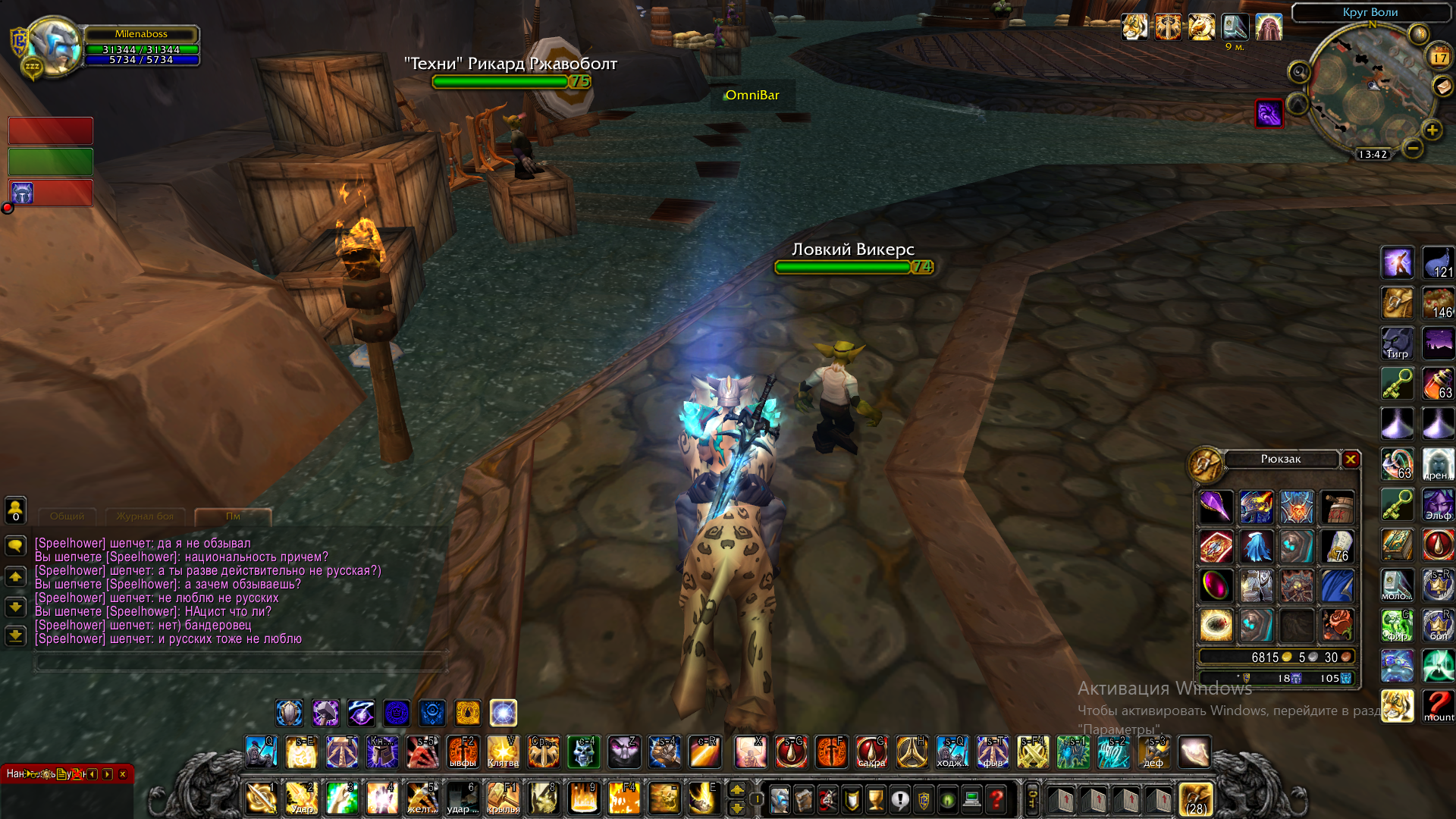This screenshot has height=819, width=1456.
Task: Click the scroll stack of 76 in backpack
Action: coord(1337,546)
